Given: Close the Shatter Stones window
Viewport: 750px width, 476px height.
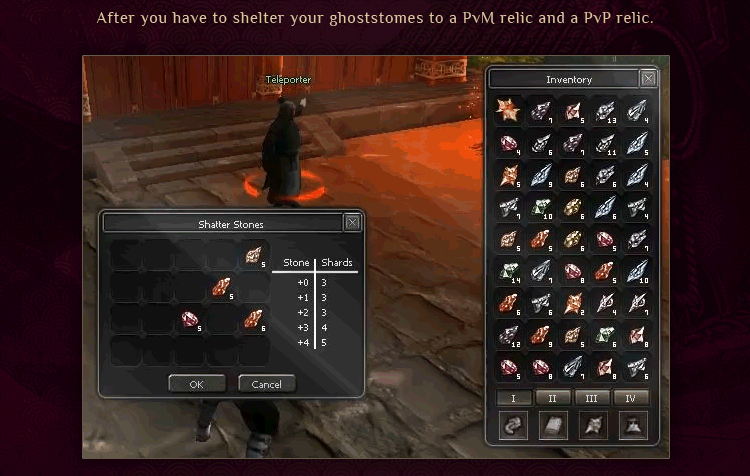Looking at the screenshot, I should click(x=352, y=222).
